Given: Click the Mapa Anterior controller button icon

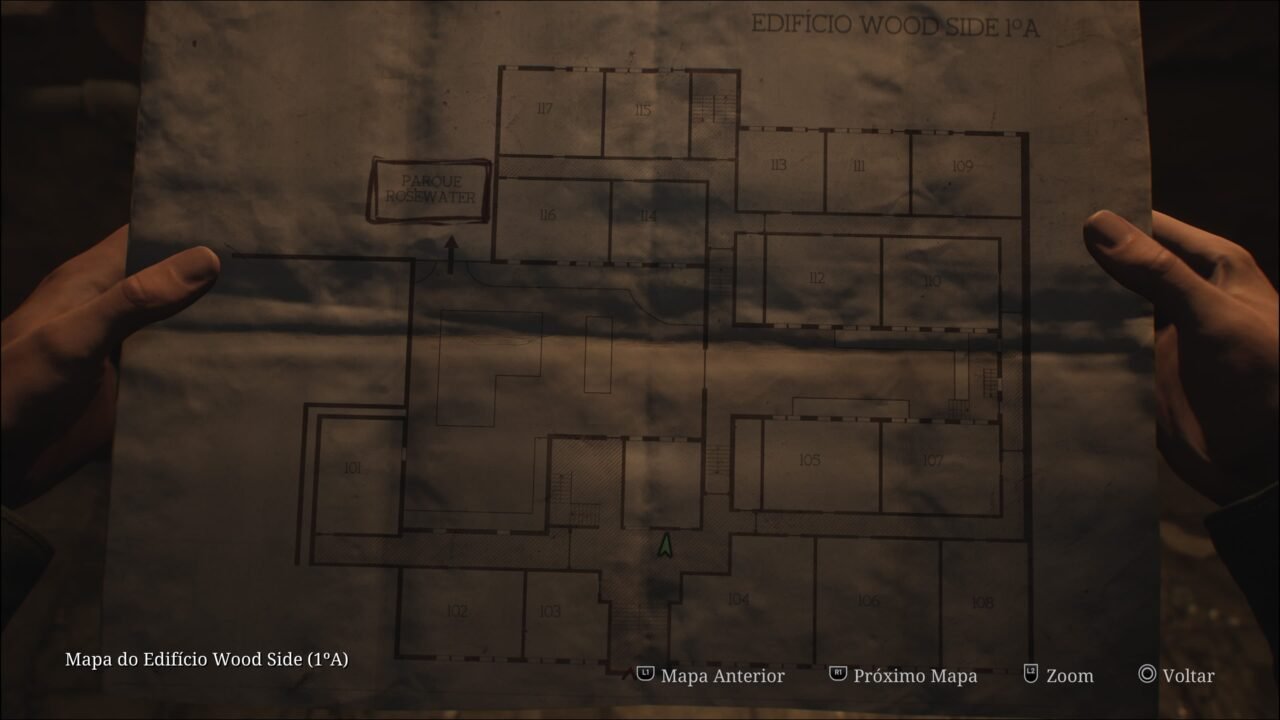Looking at the screenshot, I should coord(646,675).
